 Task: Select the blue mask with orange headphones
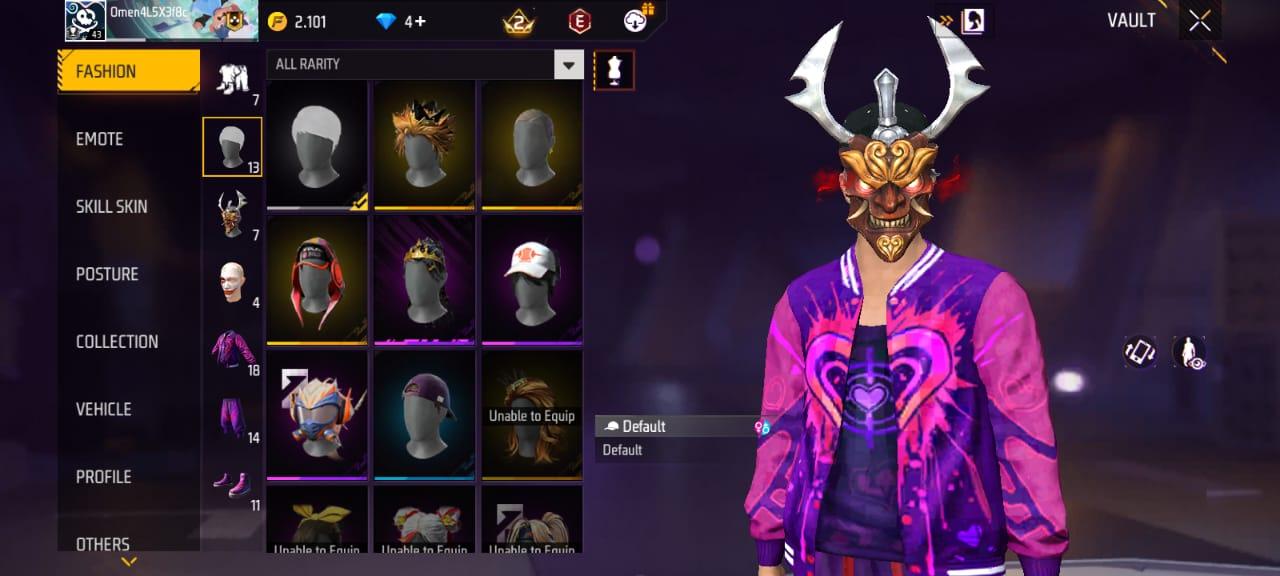click(x=317, y=414)
